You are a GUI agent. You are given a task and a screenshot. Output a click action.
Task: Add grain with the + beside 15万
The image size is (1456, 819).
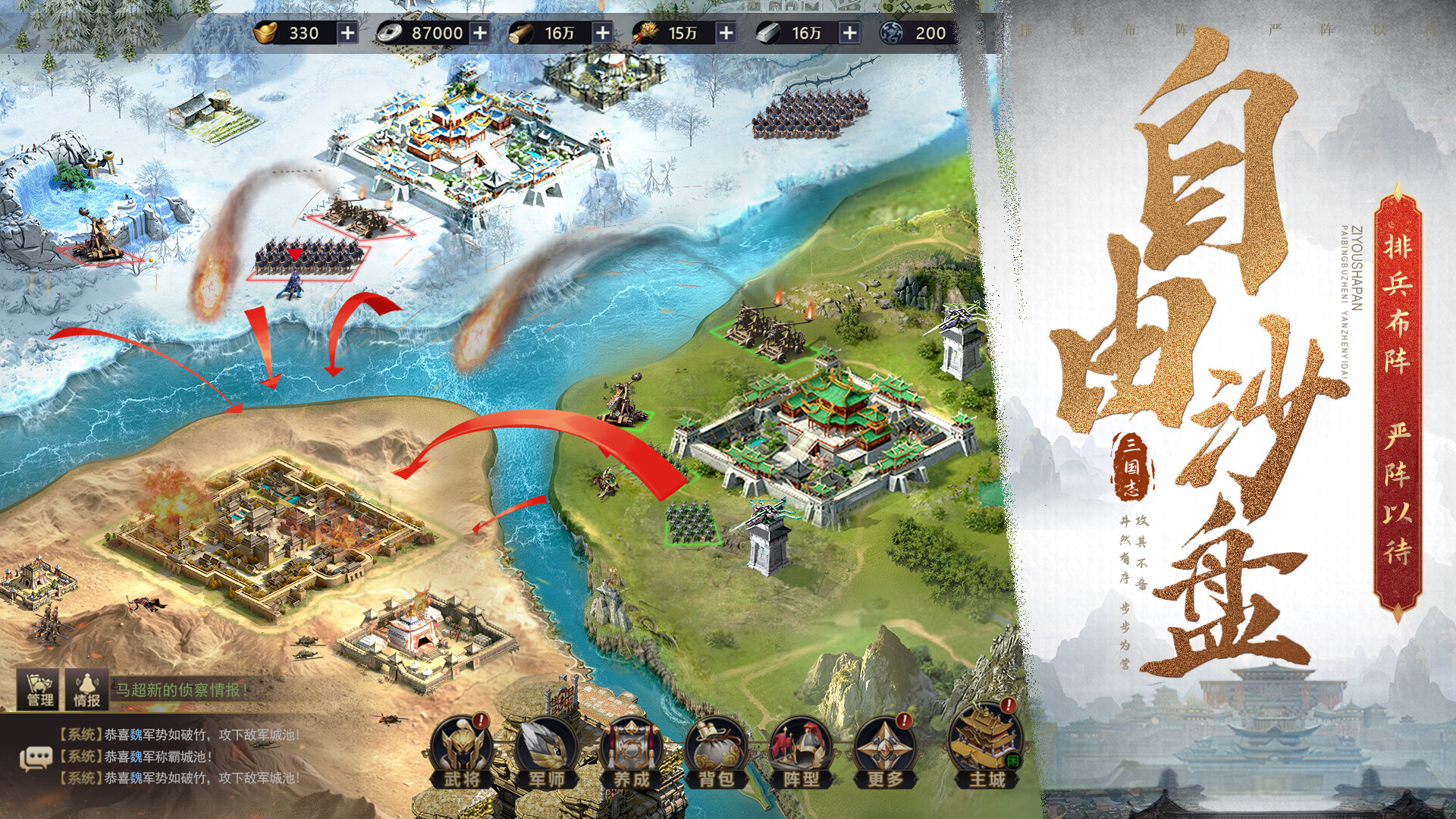tap(724, 32)
